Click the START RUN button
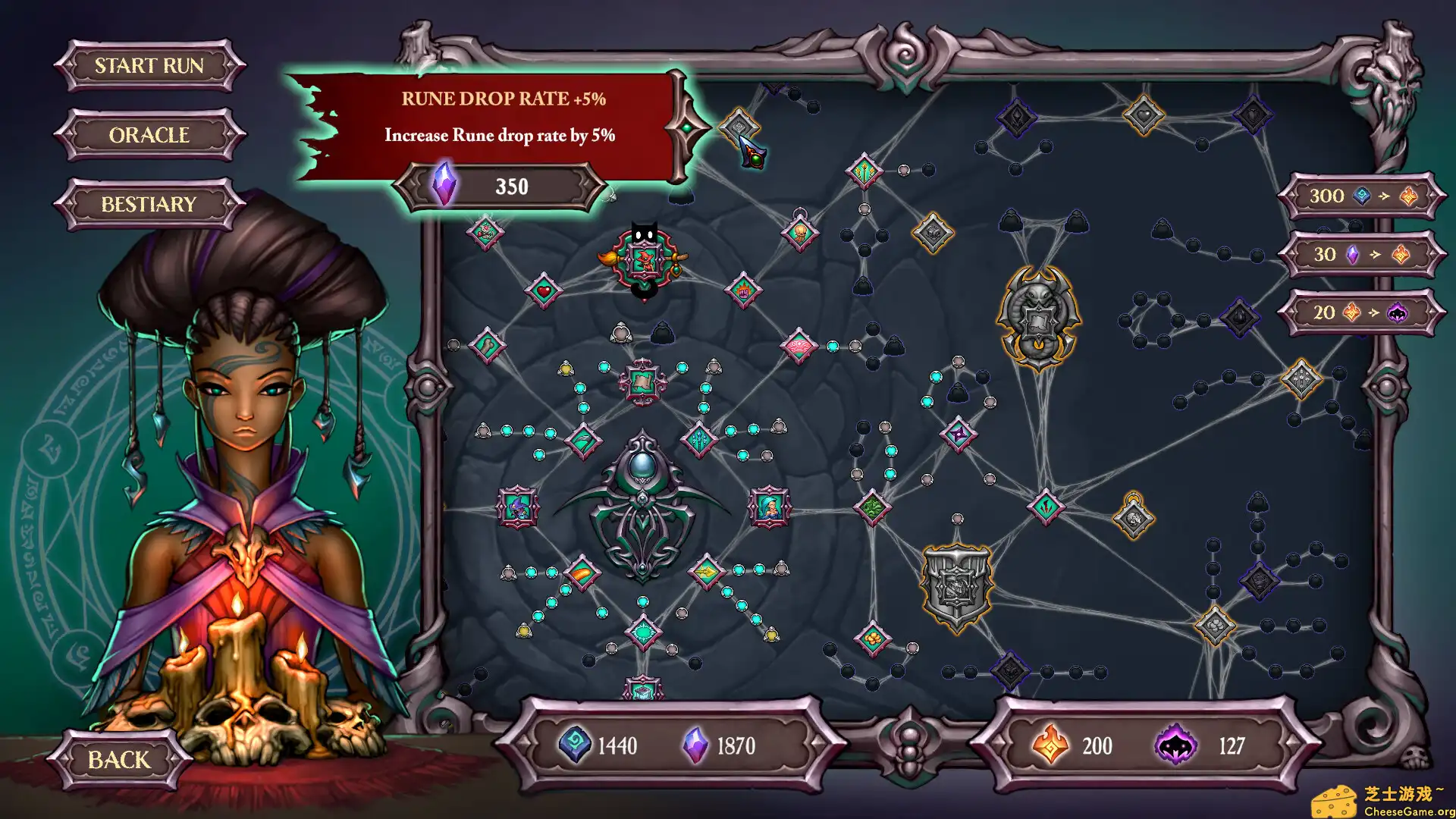 tap(149, 66)
